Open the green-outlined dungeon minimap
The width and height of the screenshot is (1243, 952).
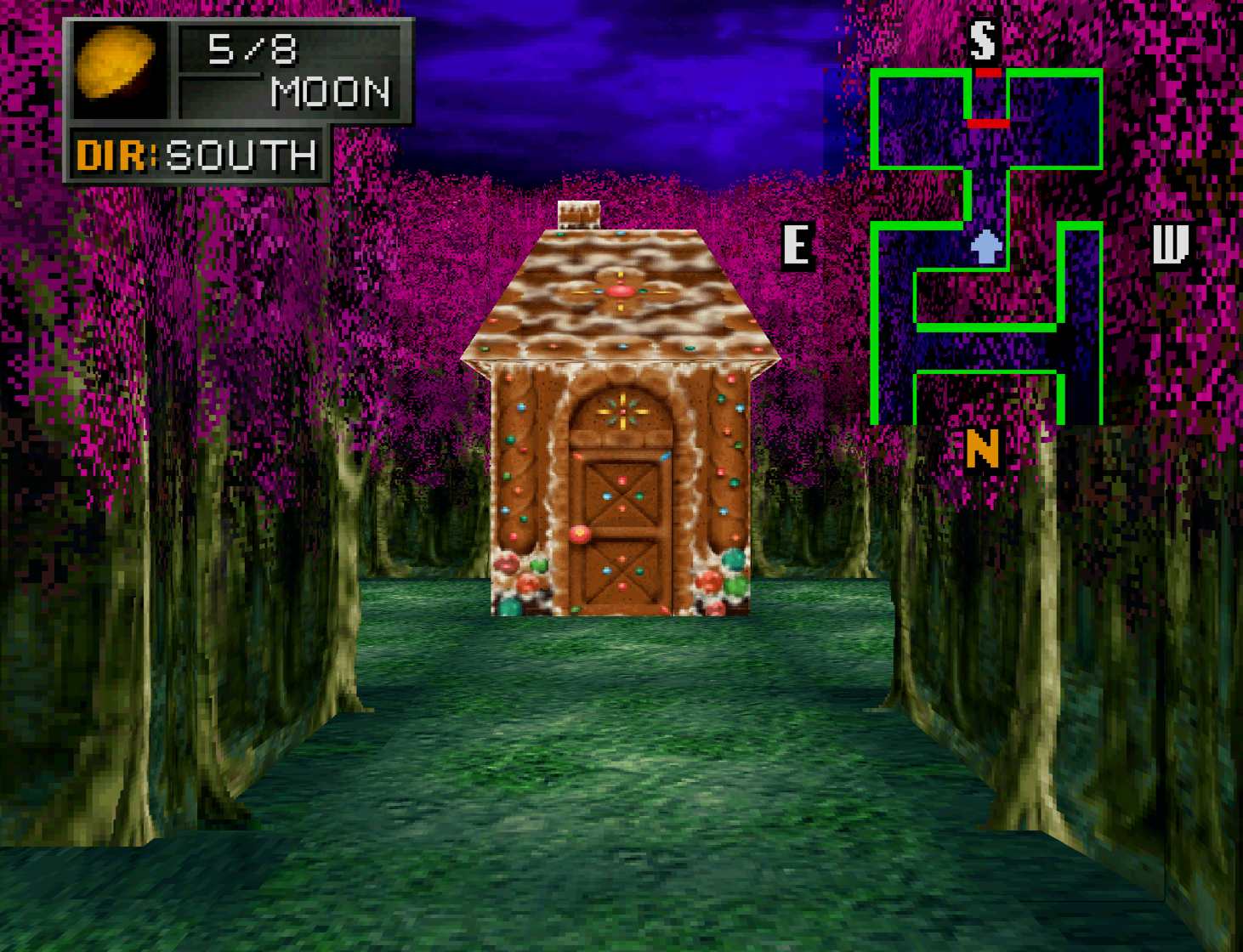[986, 246]
